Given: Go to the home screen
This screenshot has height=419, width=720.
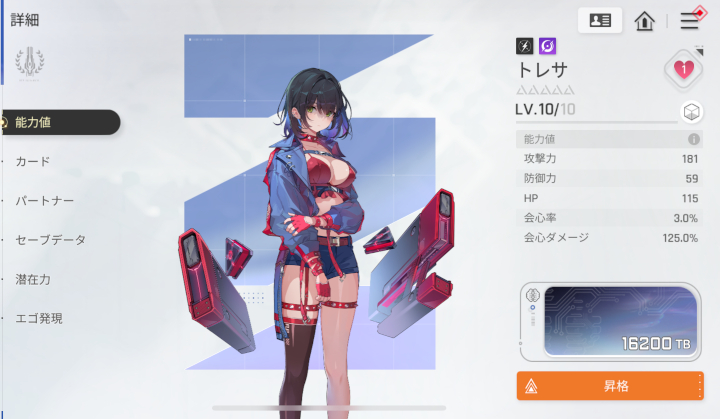Looking at the screenshot, I should pos(645,20).
